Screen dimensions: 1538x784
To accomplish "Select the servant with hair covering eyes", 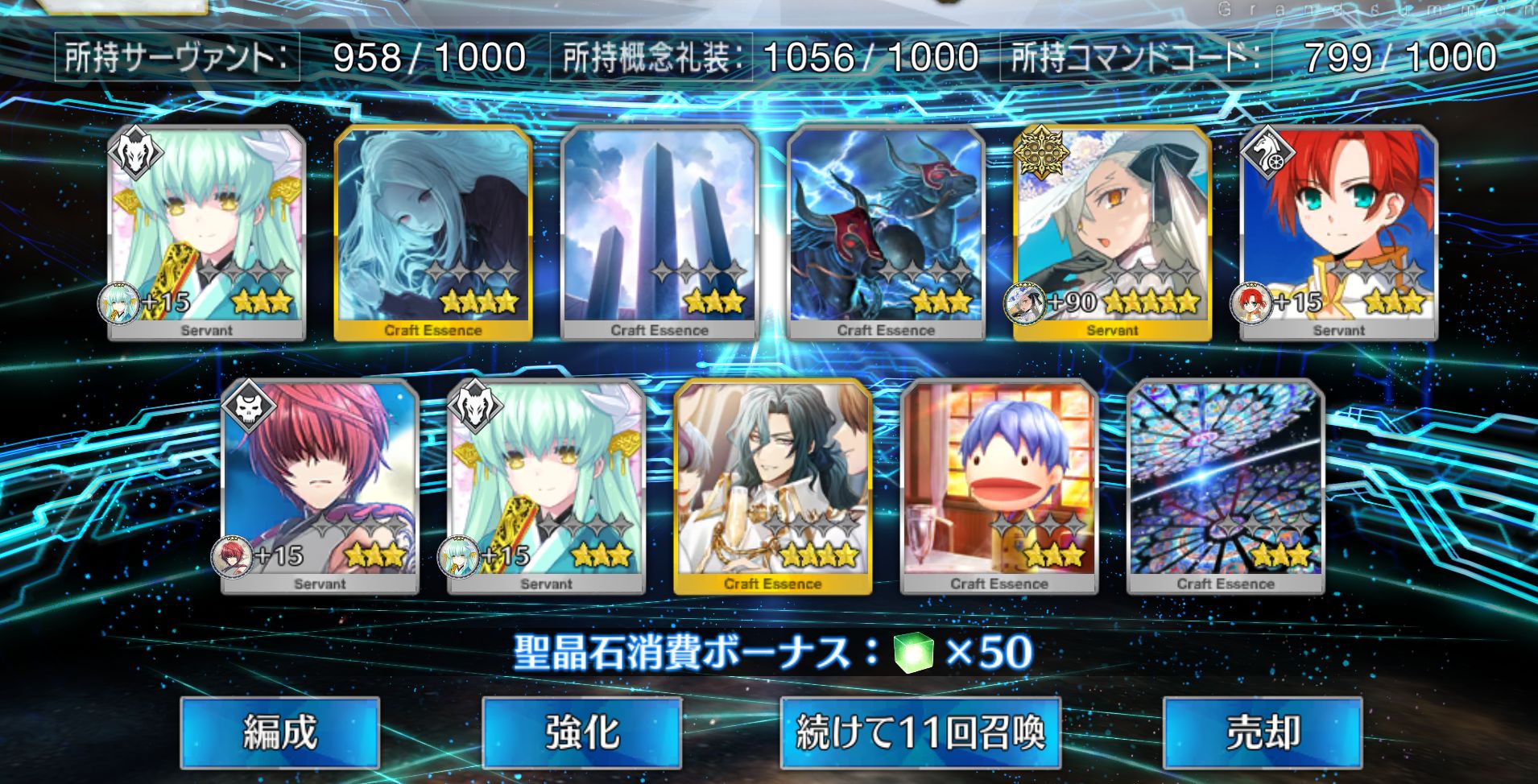I will pos(320,487).
